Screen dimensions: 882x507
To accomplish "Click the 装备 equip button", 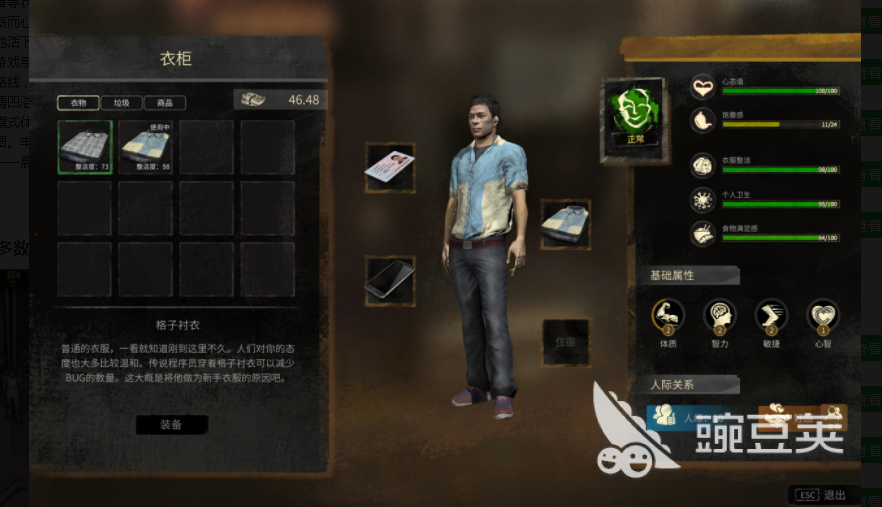I will [171, 424].
